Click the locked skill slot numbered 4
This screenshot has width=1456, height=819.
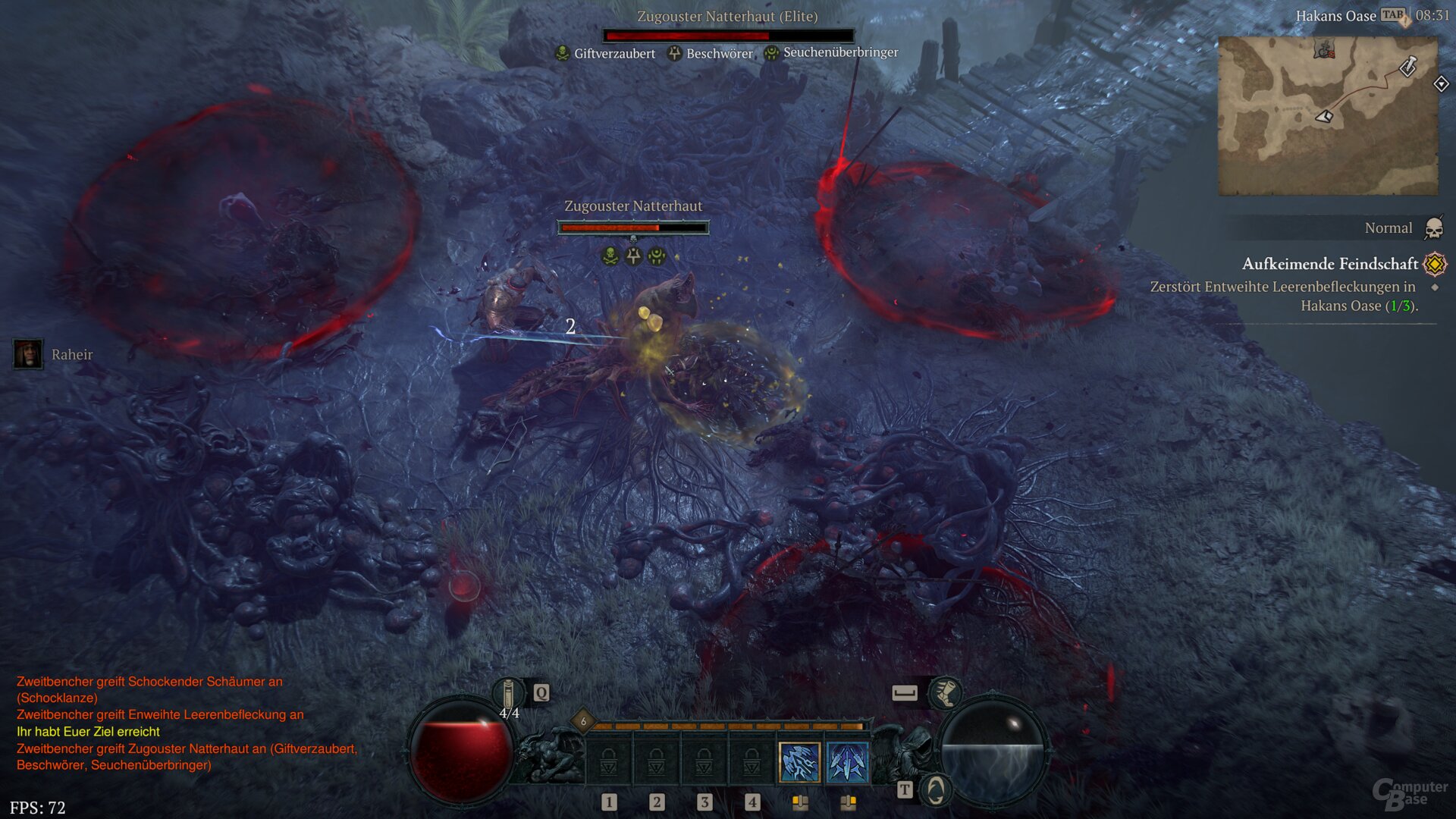[752, 762]
